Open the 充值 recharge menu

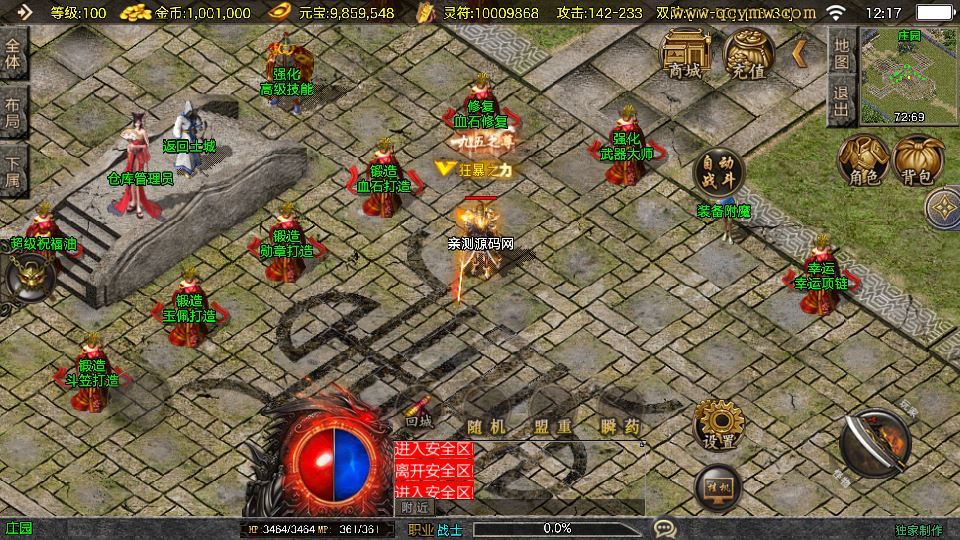point(749,53)
